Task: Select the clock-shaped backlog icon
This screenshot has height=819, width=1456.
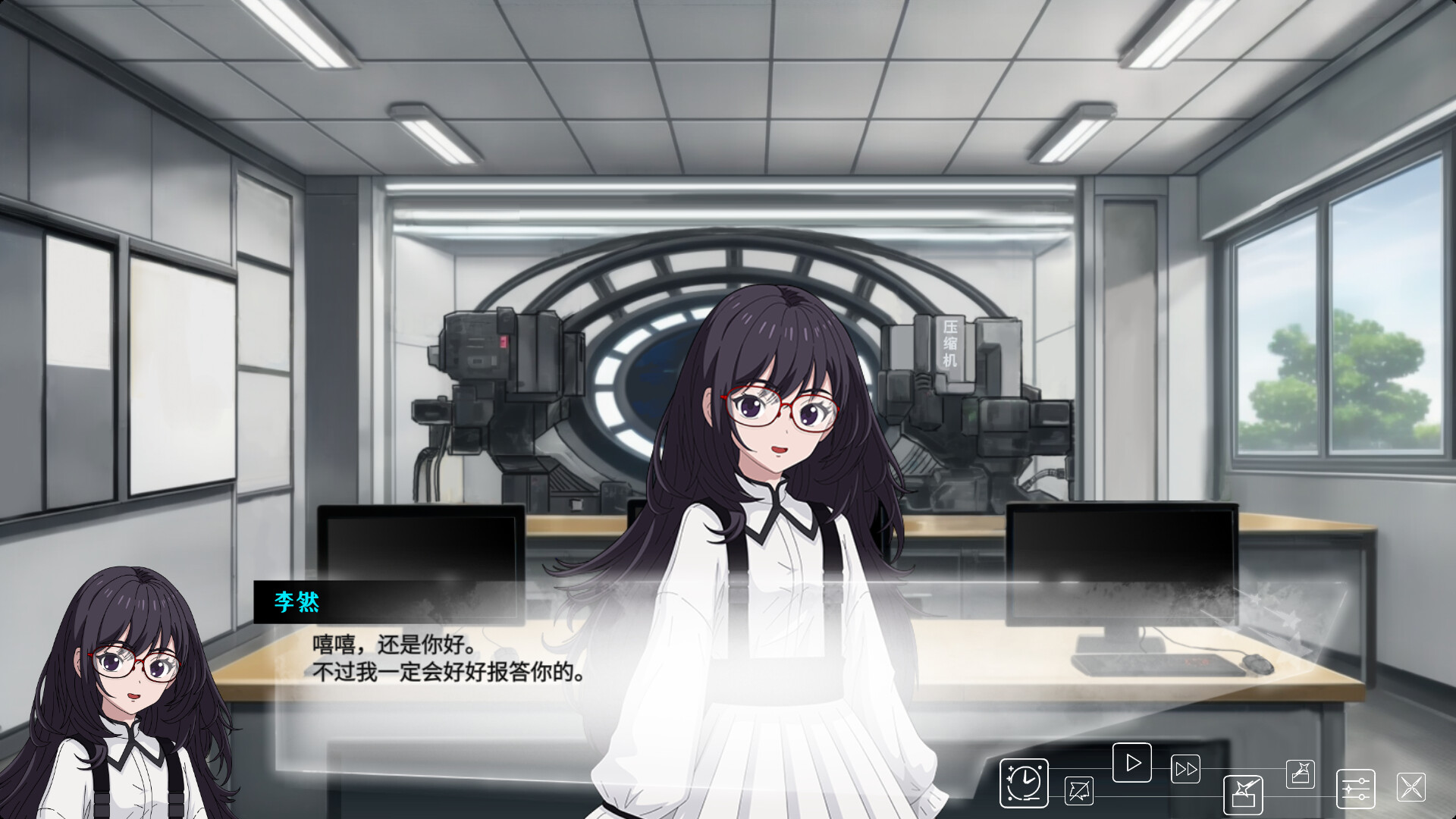Action: (x=1023, y=783)
